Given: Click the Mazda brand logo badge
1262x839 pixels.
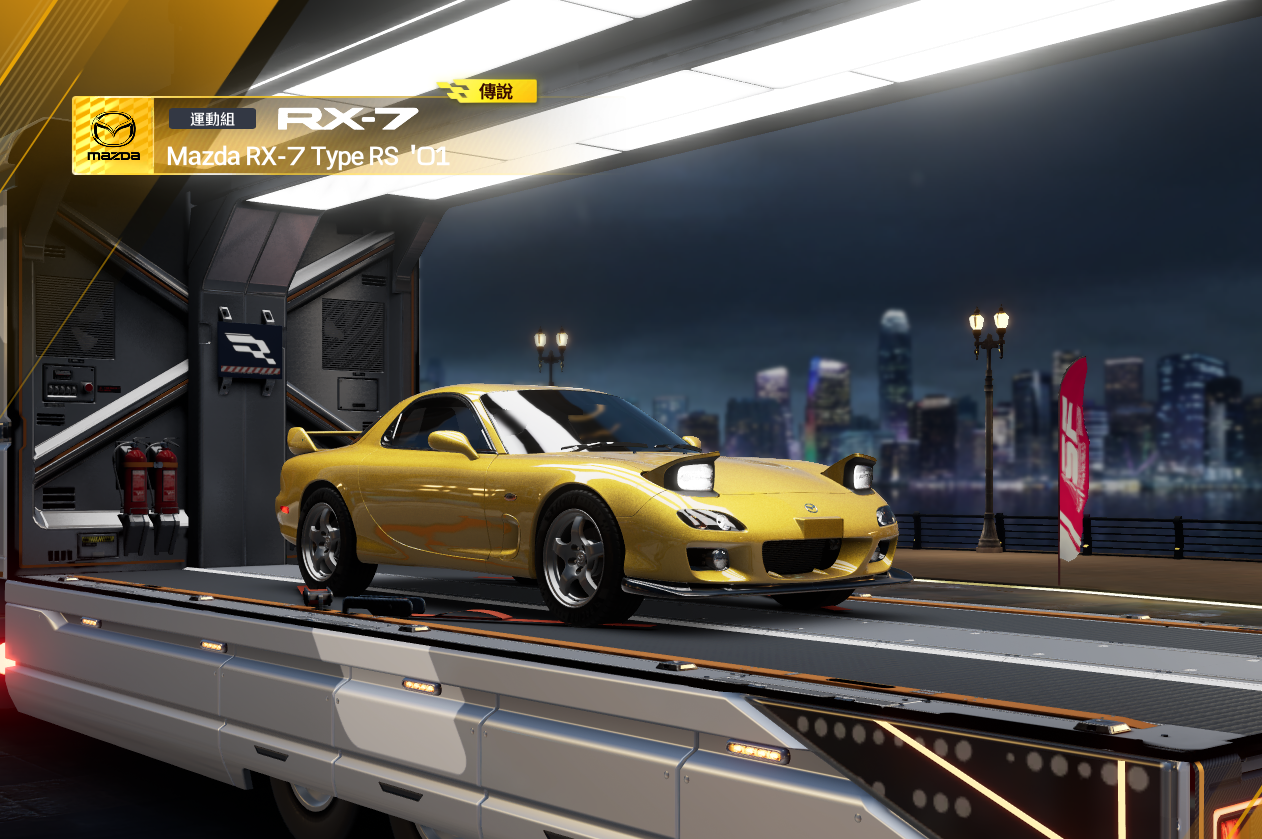Looking at the screenshot, I should click(x=113, y=136).
